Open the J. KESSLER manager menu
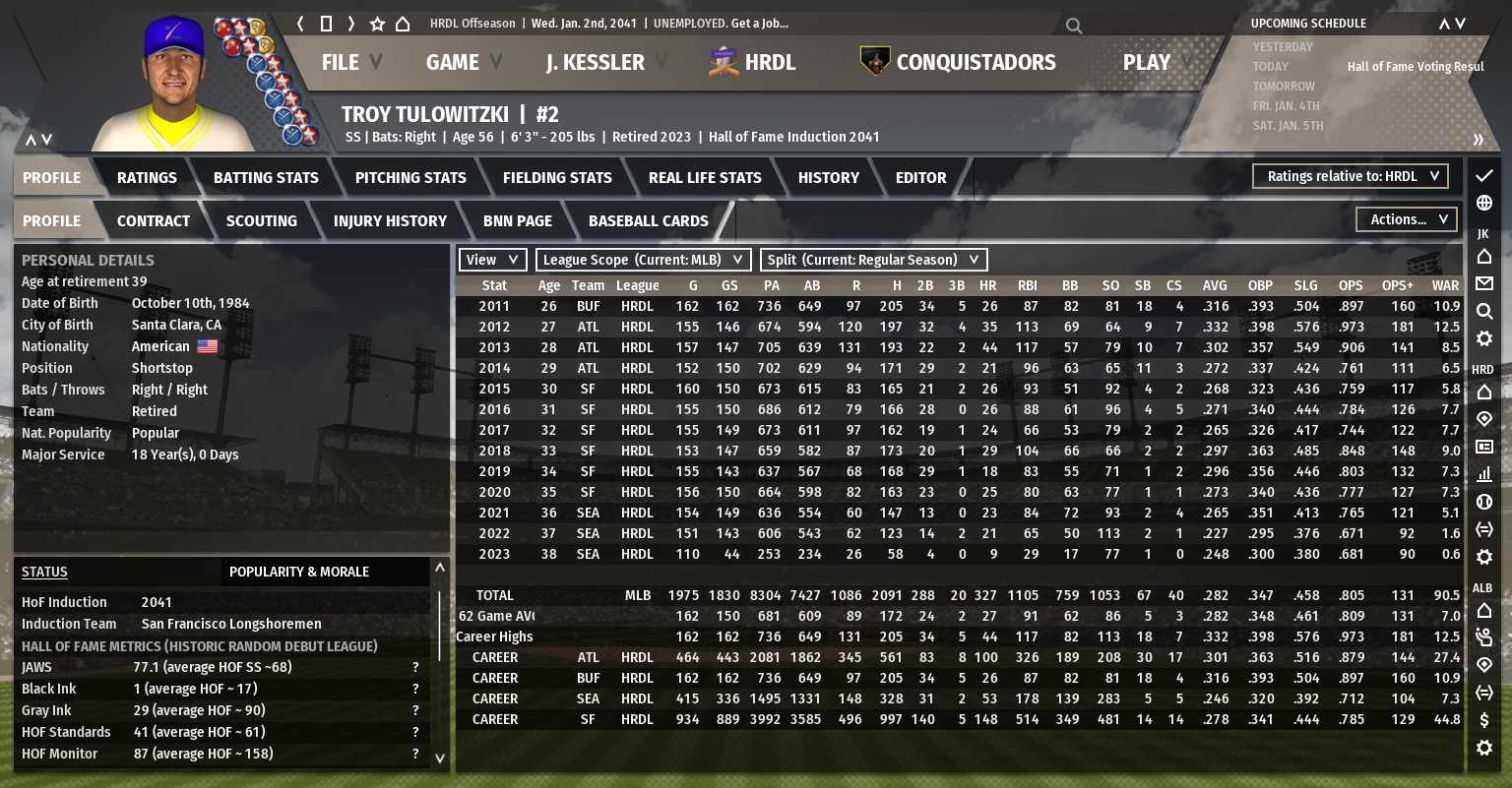Screen dimensions: 1512x788 pos(596,62)
